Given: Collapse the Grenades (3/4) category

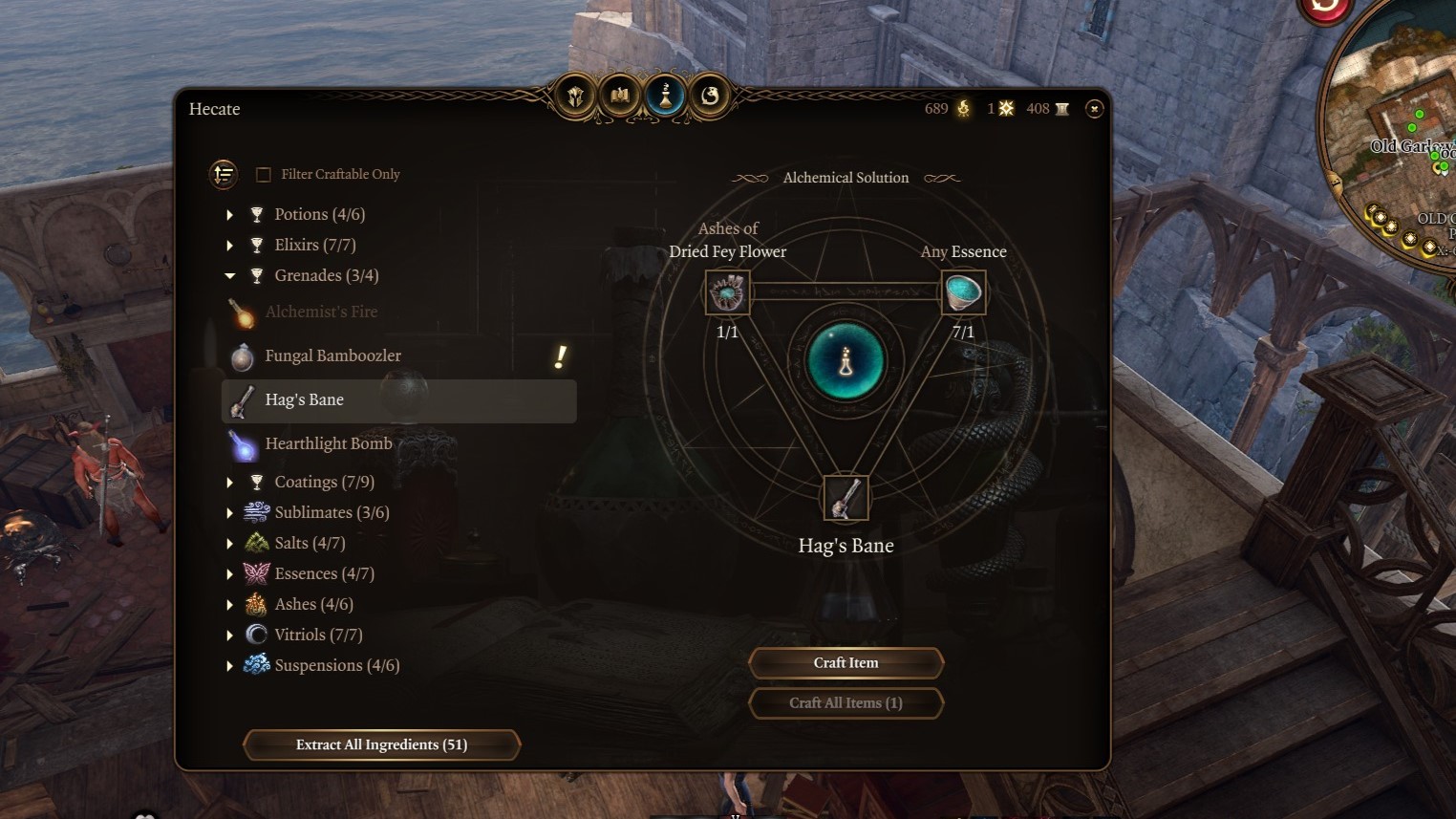Looking at the screenshot, I should [x=229, y=275].
